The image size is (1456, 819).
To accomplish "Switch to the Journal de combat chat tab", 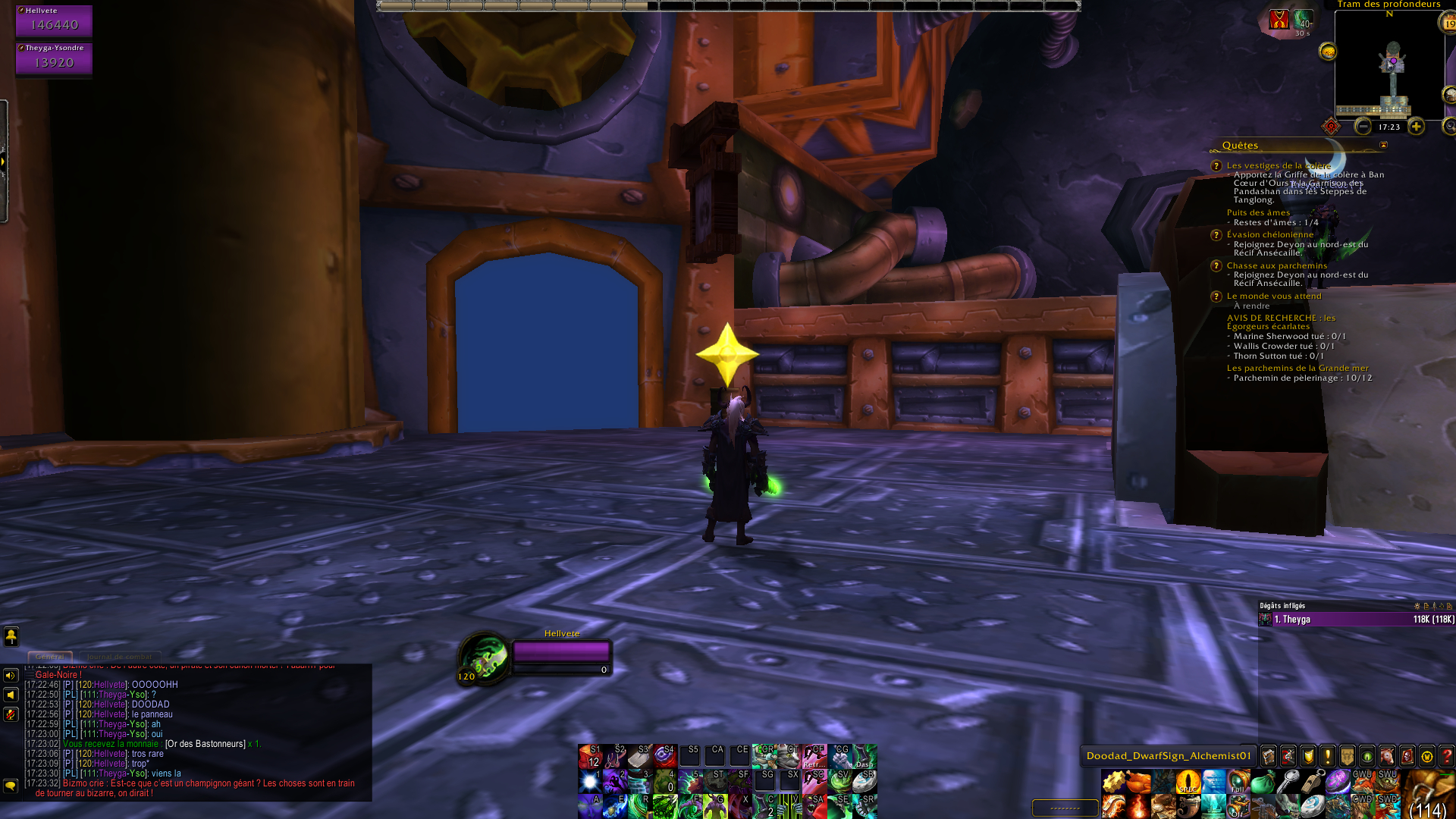I will tap(118, 656).
